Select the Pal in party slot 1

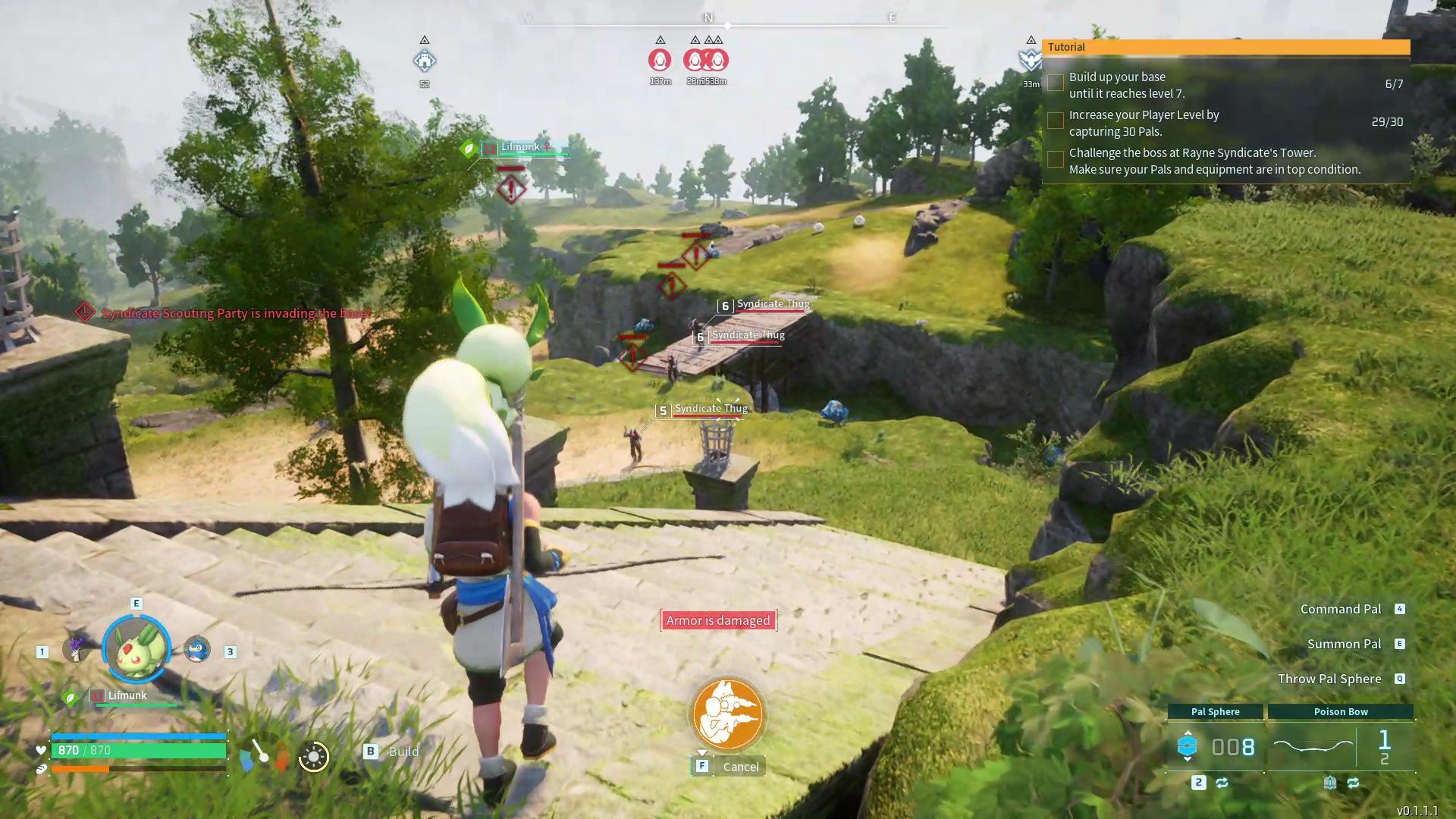pos(75,648)
